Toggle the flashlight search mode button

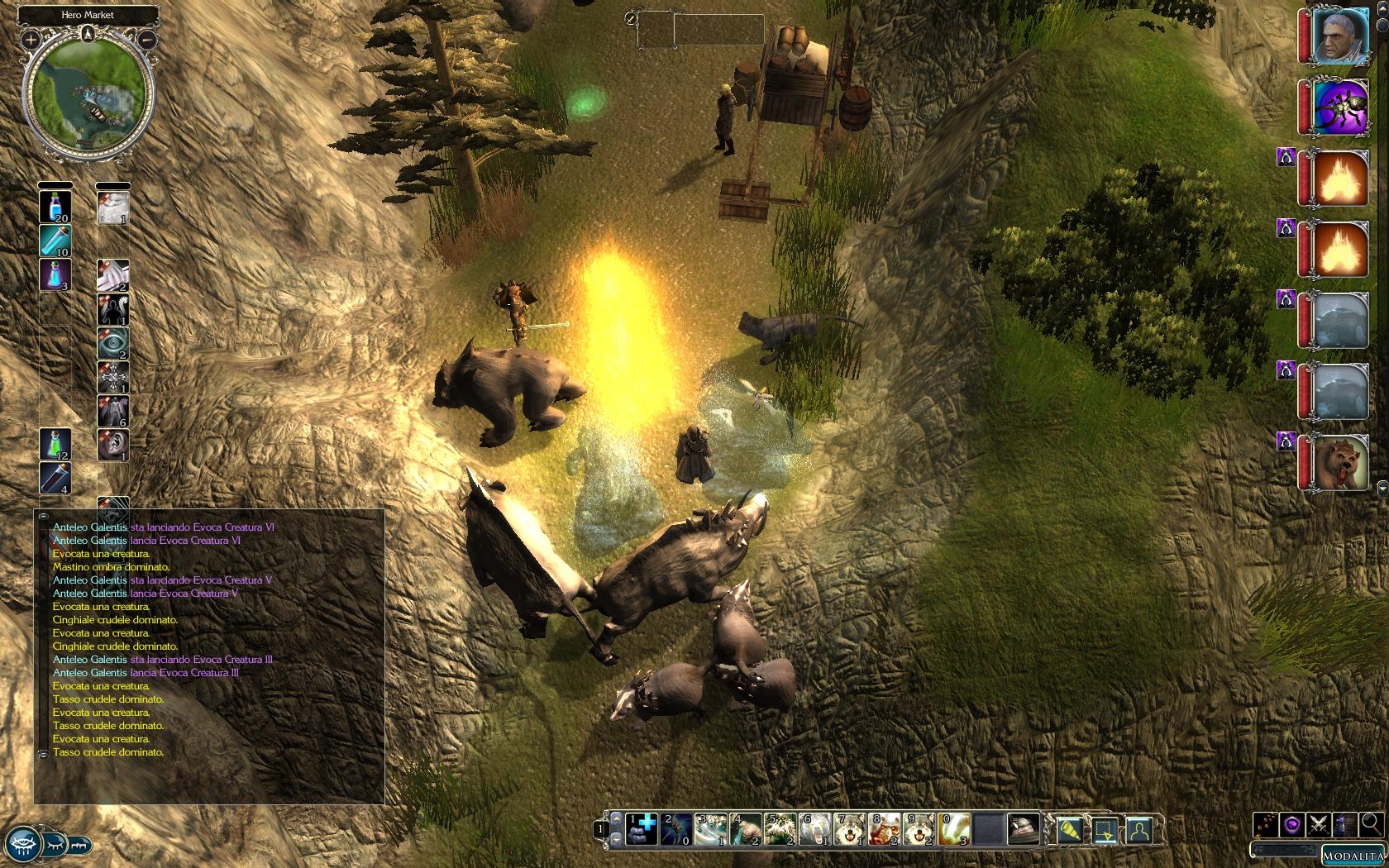coord(1070,829)
